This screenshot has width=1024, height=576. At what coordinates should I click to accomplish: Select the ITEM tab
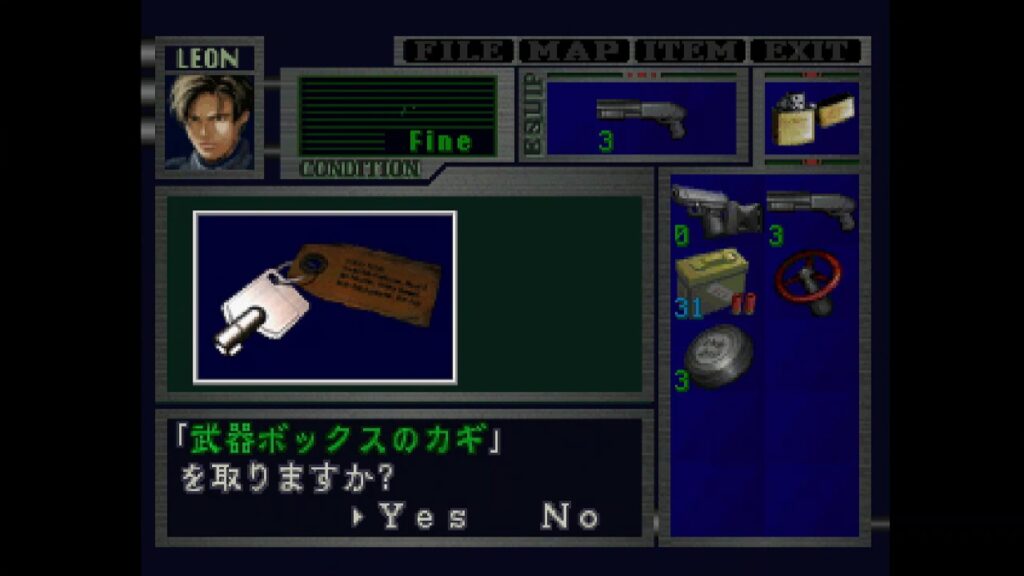(690, 51)
